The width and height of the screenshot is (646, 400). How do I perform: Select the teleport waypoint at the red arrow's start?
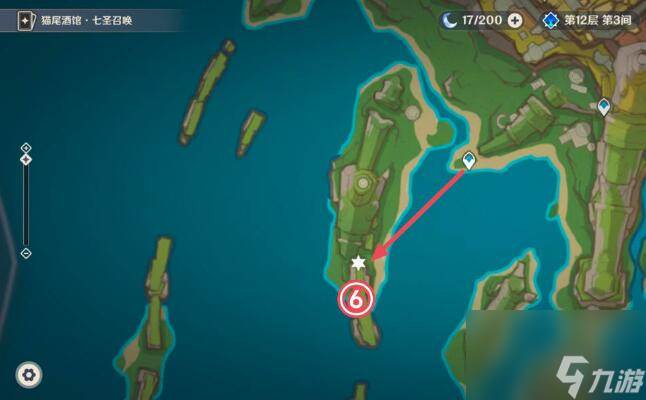[x=468, y=159]
